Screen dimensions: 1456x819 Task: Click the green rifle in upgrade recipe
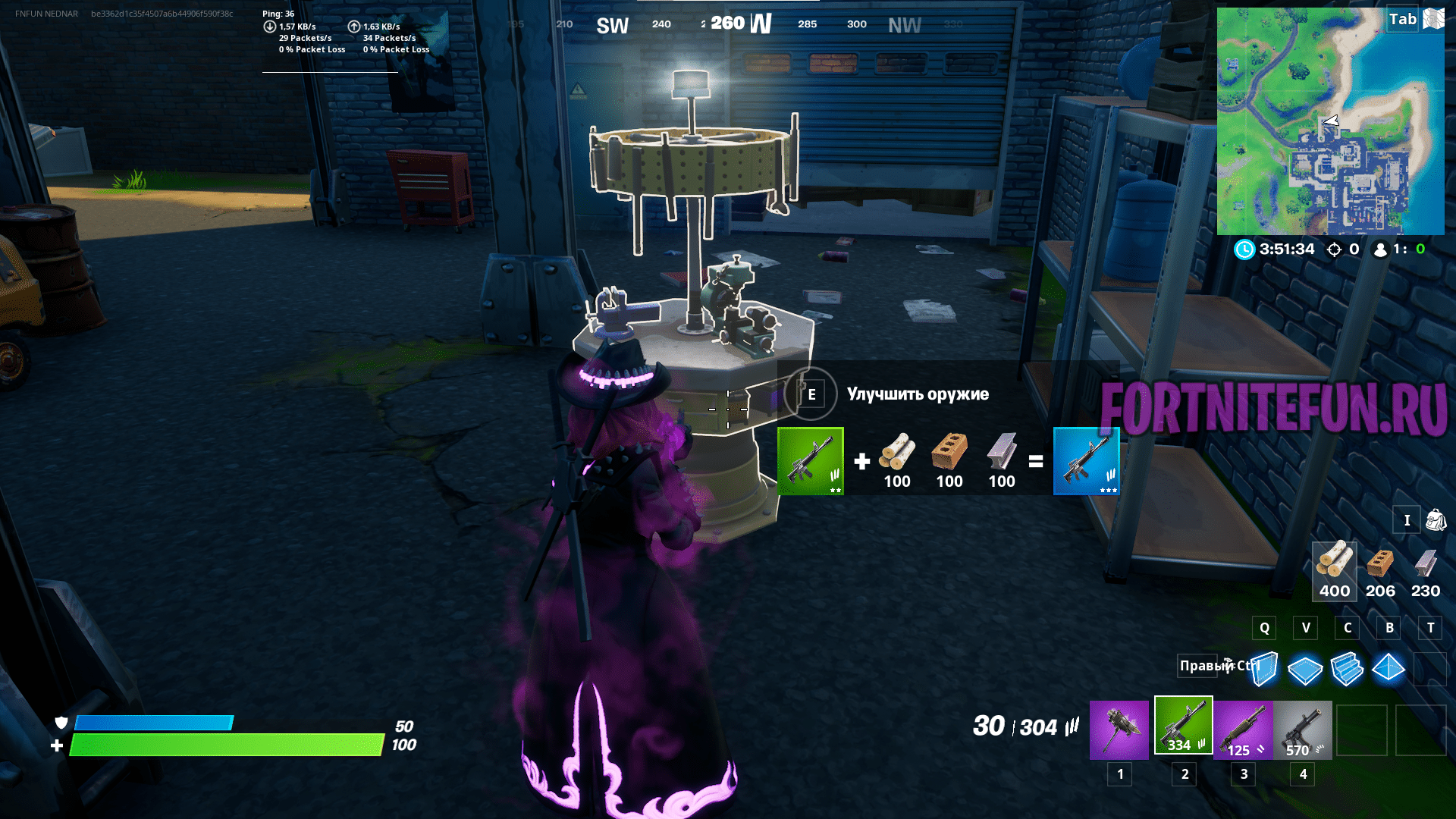tap(810, 461)
